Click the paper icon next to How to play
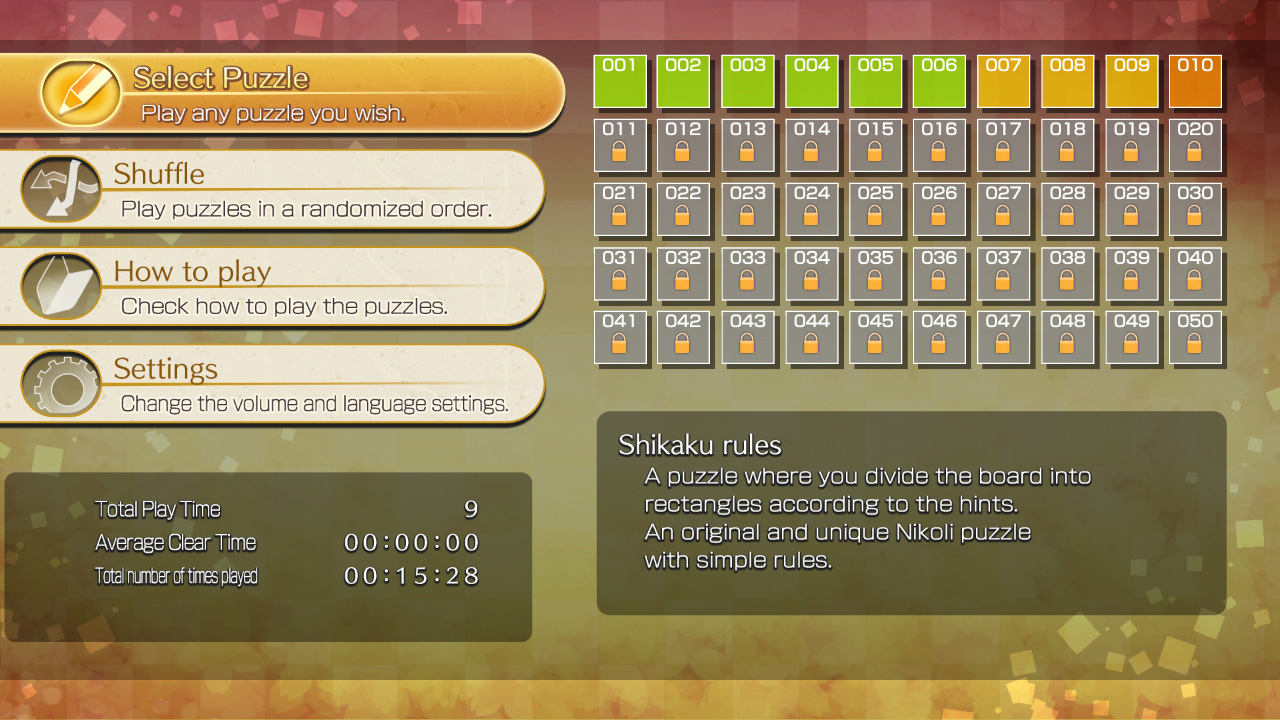Image resolution: width=1280 pixels, height=720 pixels. click(x=60, y=284)
